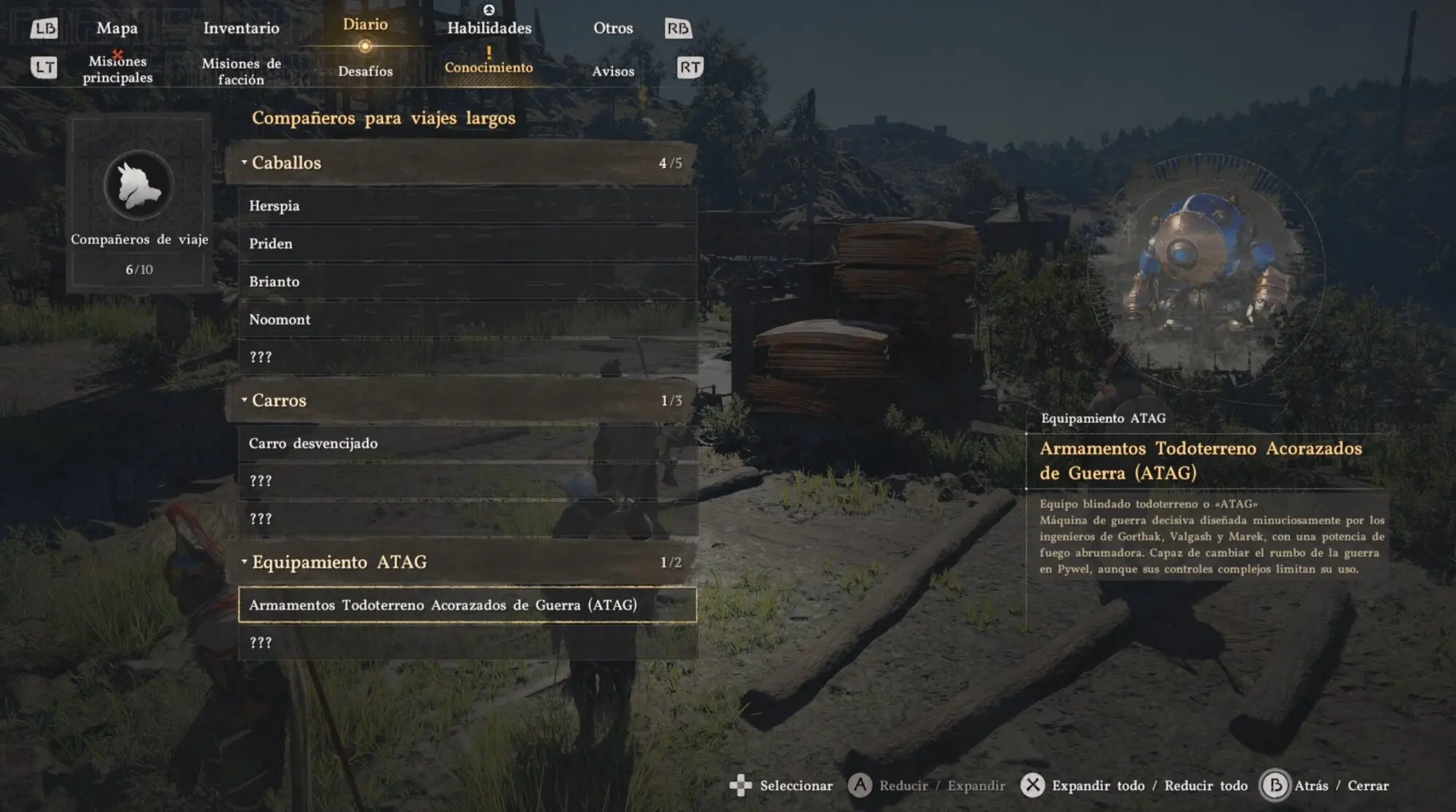Show Misiones principales sub-tab

[117, 70]
